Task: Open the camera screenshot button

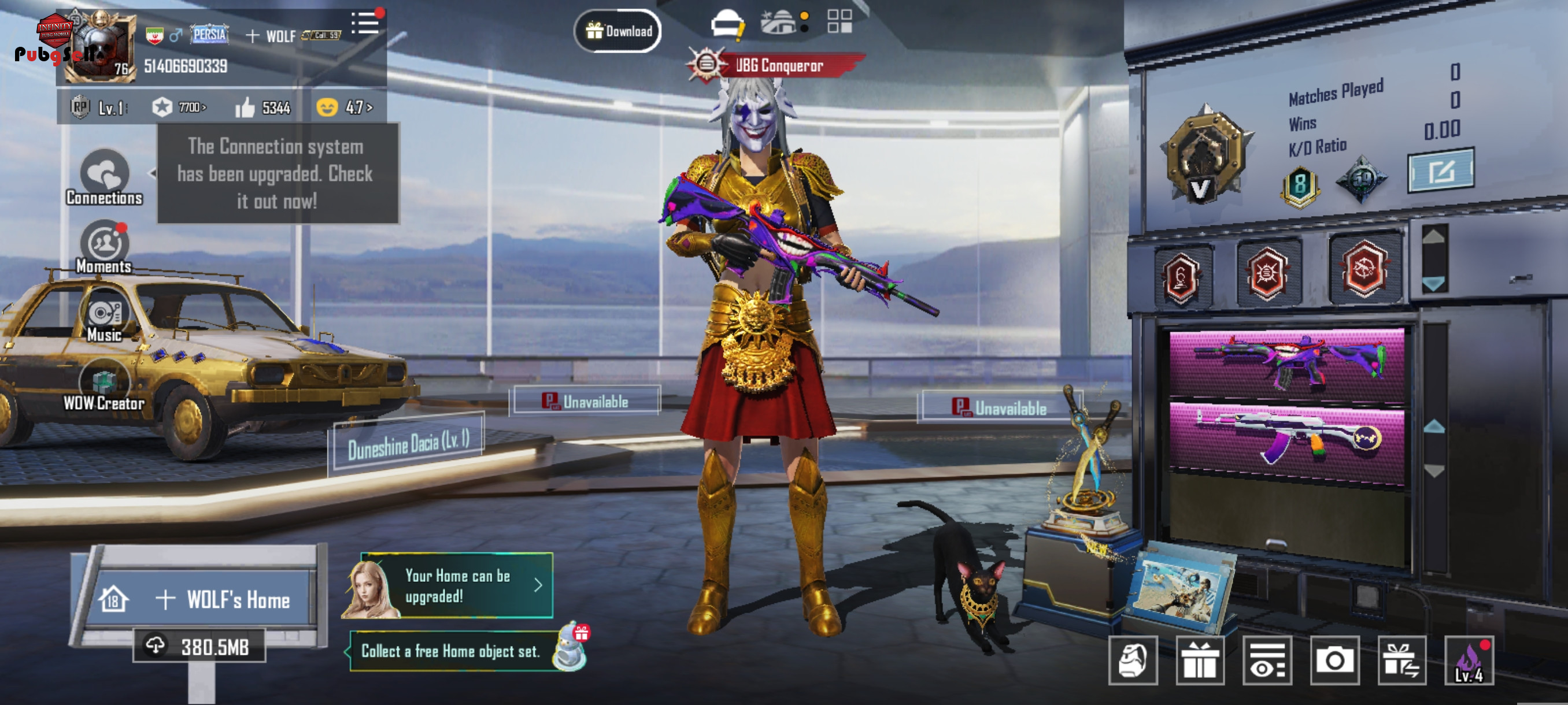Action: coord(1334,661)
